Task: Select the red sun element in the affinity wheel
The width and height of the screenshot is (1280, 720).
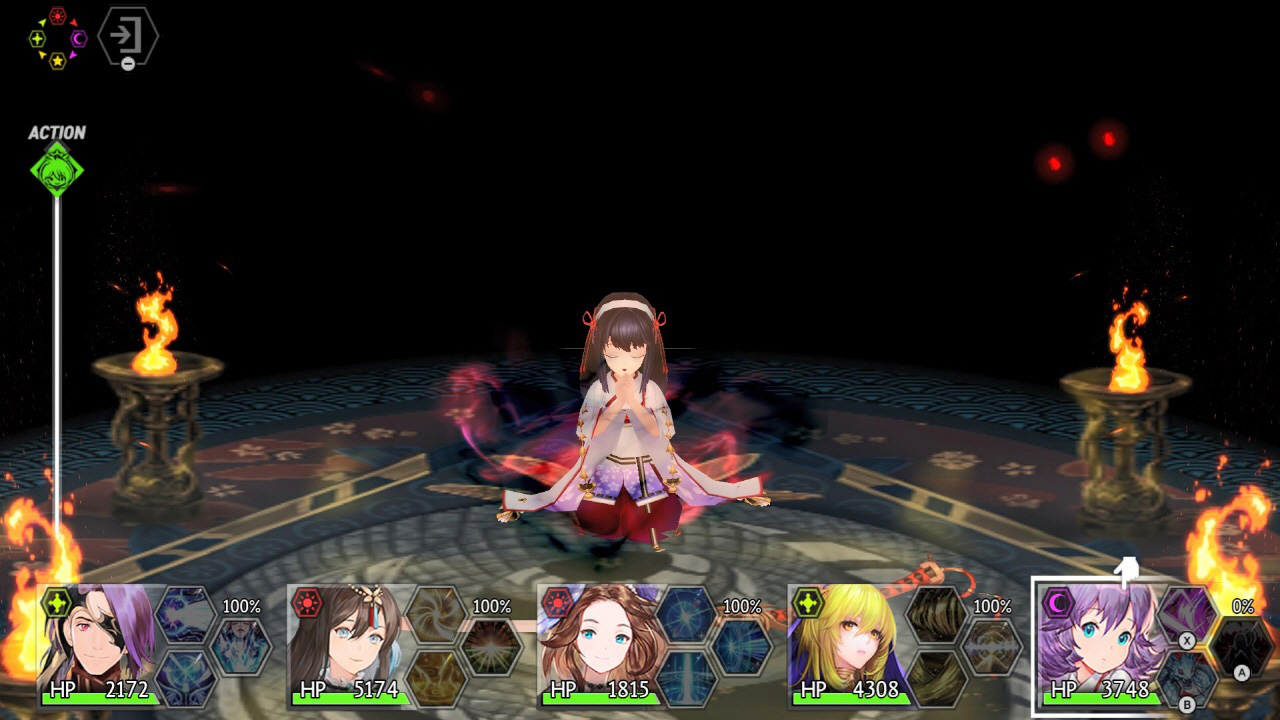Action: [57, 15]
